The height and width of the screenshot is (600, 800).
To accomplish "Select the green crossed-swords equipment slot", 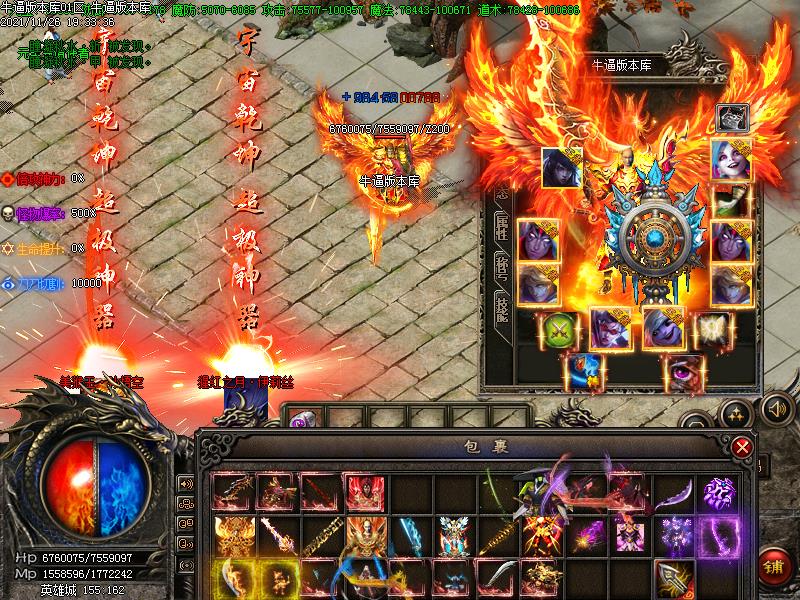I will (x=559, y=329).
